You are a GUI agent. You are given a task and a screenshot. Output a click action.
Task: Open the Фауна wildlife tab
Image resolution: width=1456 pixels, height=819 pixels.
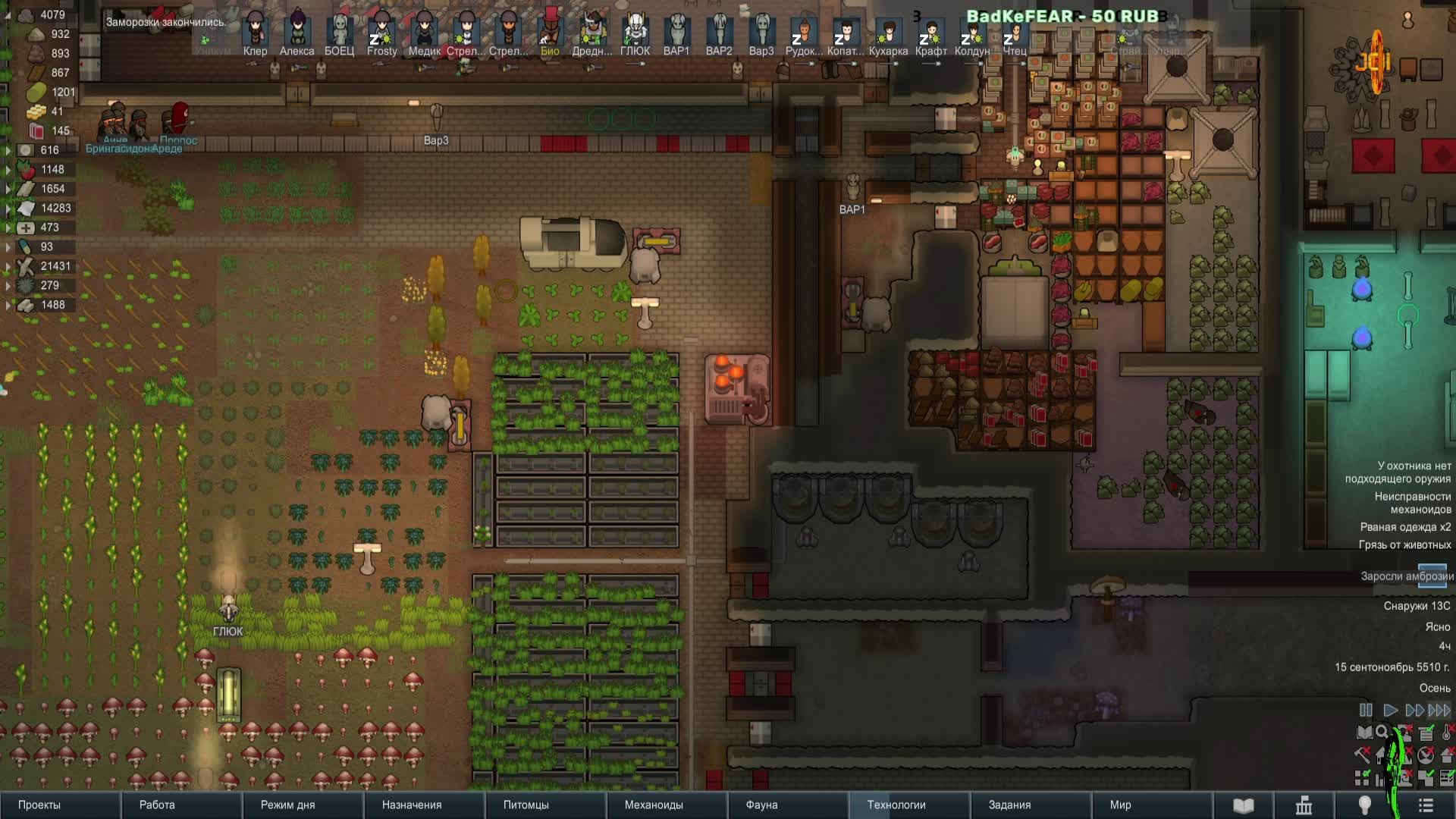(761, 805)
